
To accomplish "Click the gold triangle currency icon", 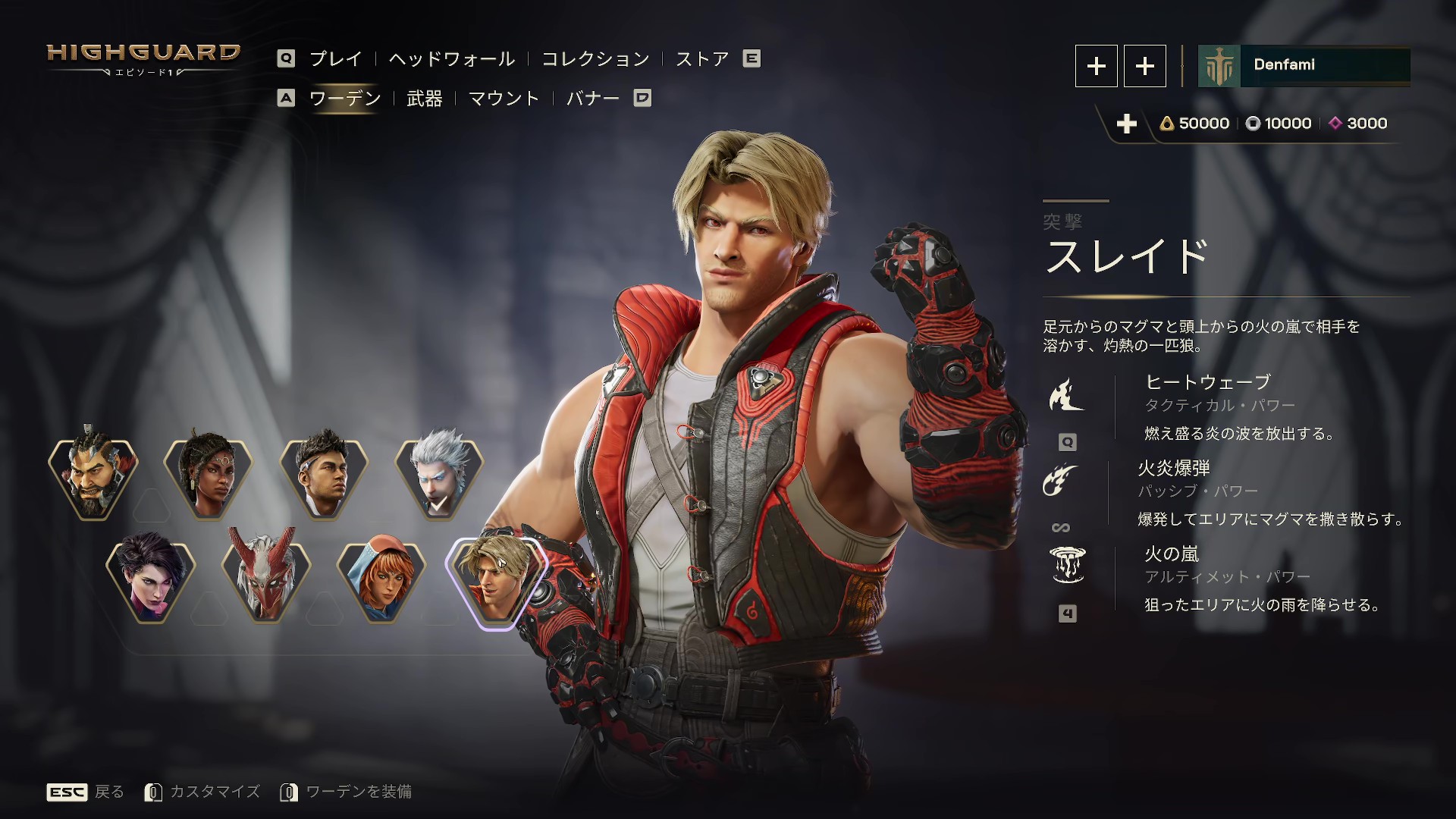I will [1166, 124].
